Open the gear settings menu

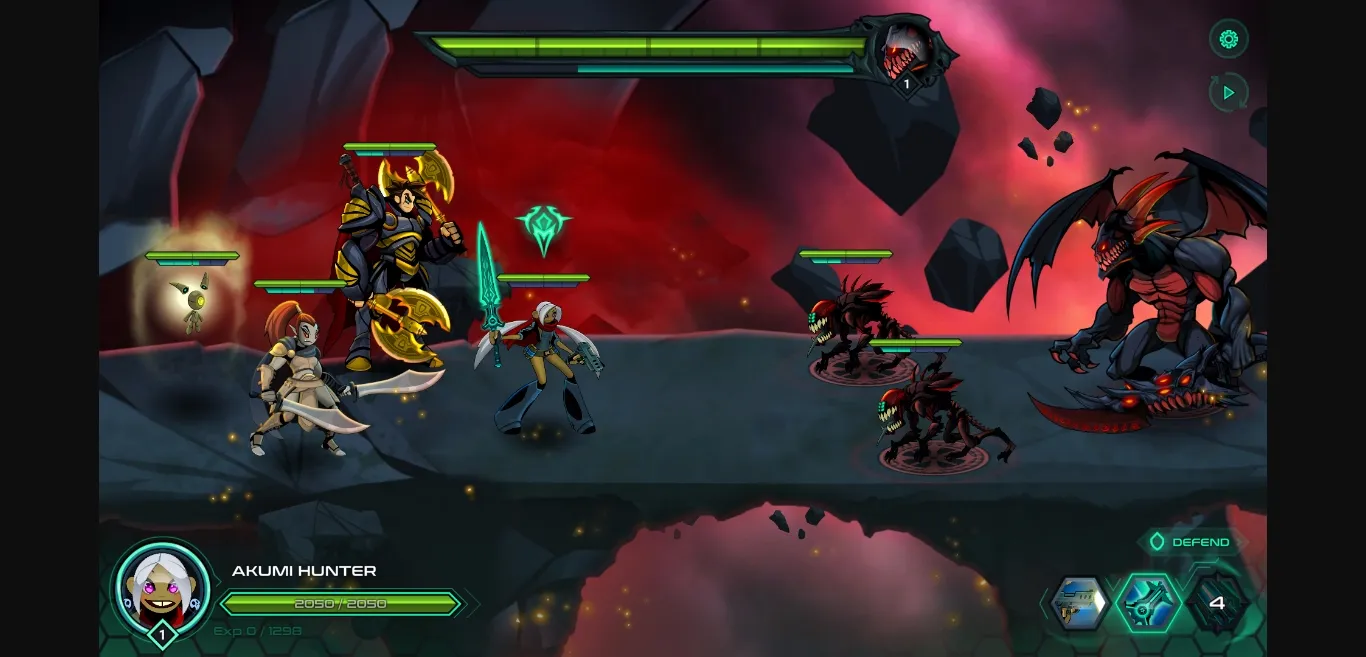[1229, 40]
